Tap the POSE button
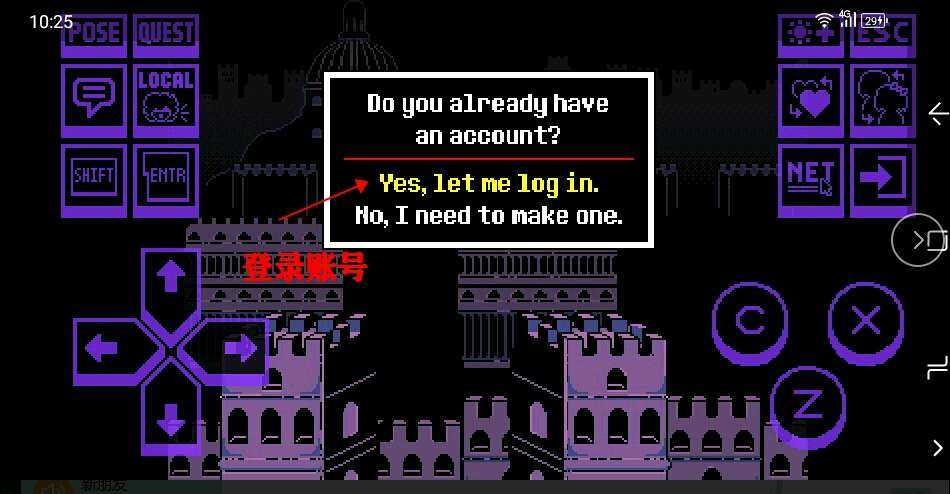The image size is (950, 494). click(94, 34)
